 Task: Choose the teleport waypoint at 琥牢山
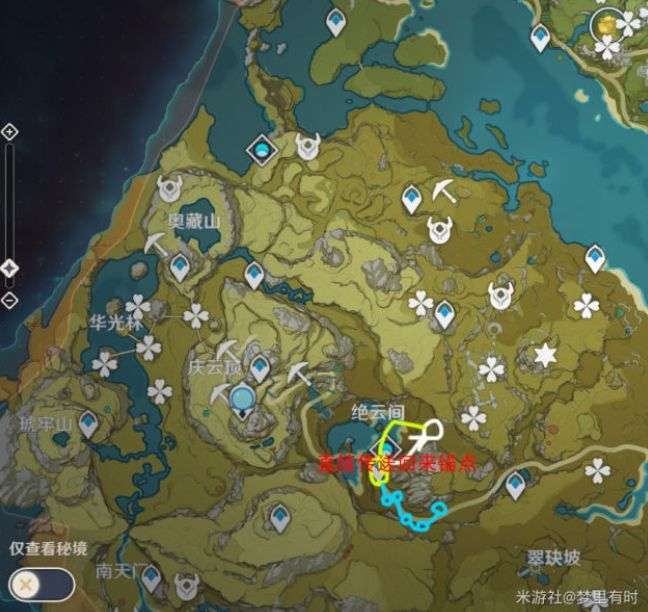(x=89, y=425)
